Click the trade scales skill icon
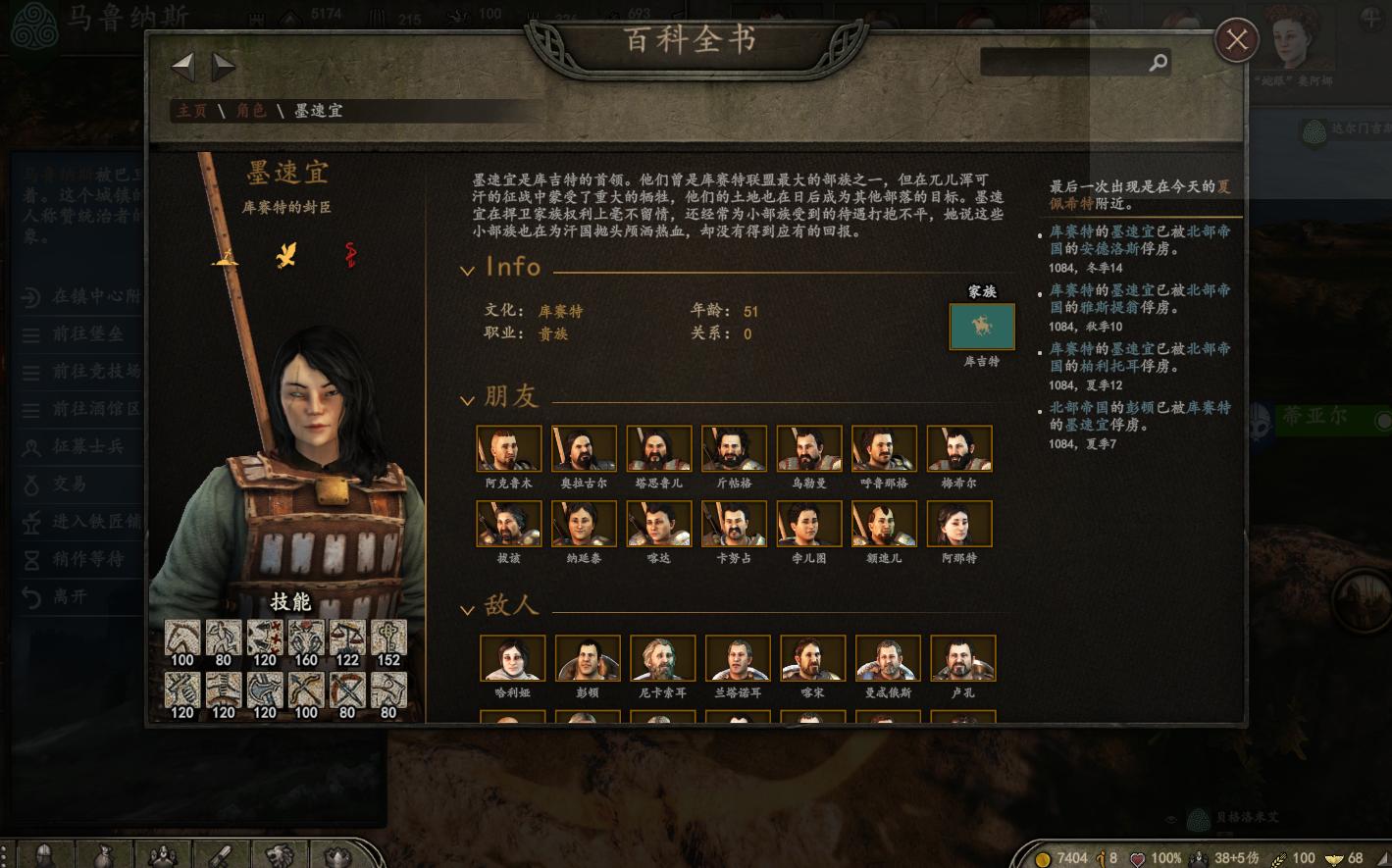The image size is (1392, 868). click(347, 638)
